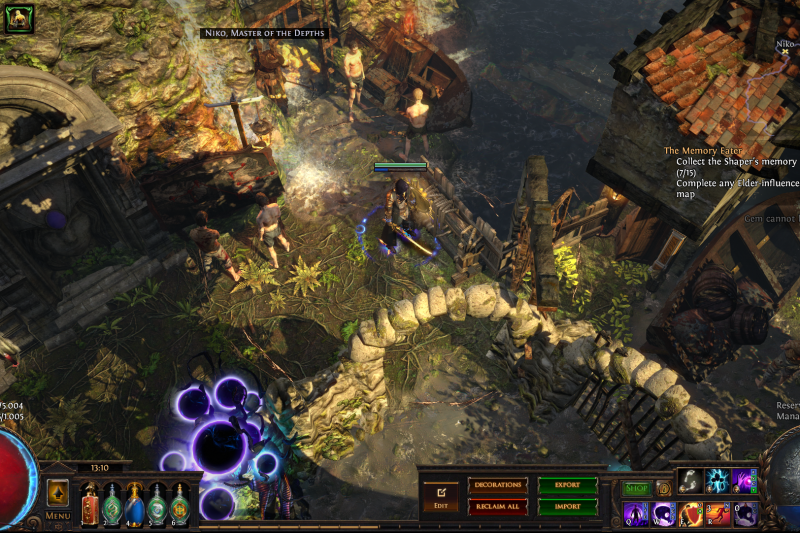
Task: Open the game Menu
Action: tap(57, 516)
